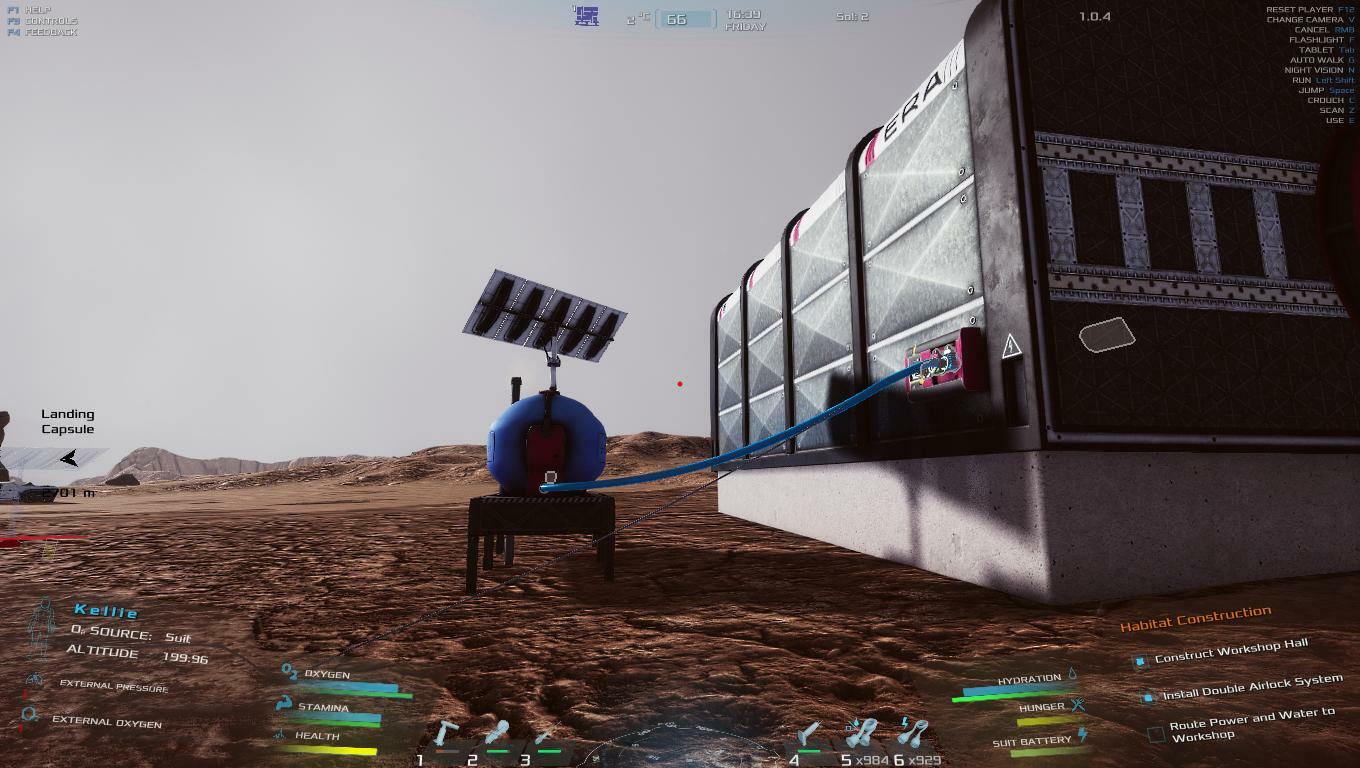The width and height of the screenshot is (1360, 768).
Task: Click the compass dial at bottom center
Action: point(680,745)
